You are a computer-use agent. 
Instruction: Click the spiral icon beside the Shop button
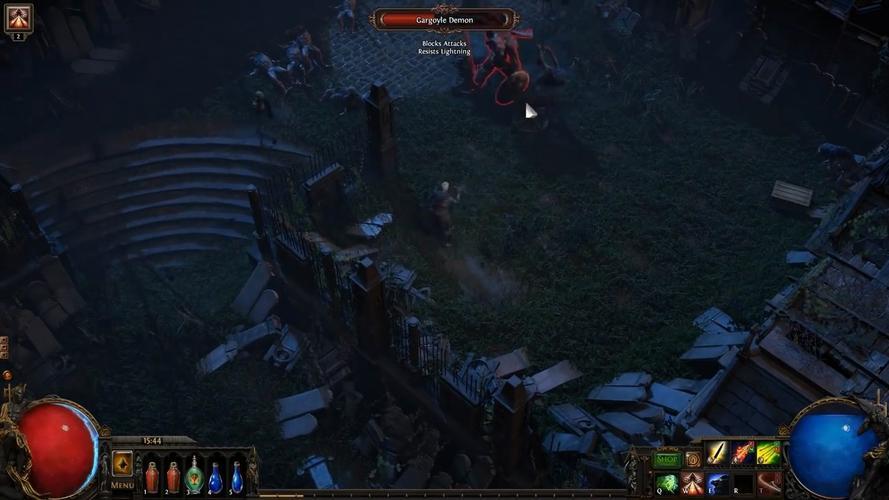(x=692, y=459)
